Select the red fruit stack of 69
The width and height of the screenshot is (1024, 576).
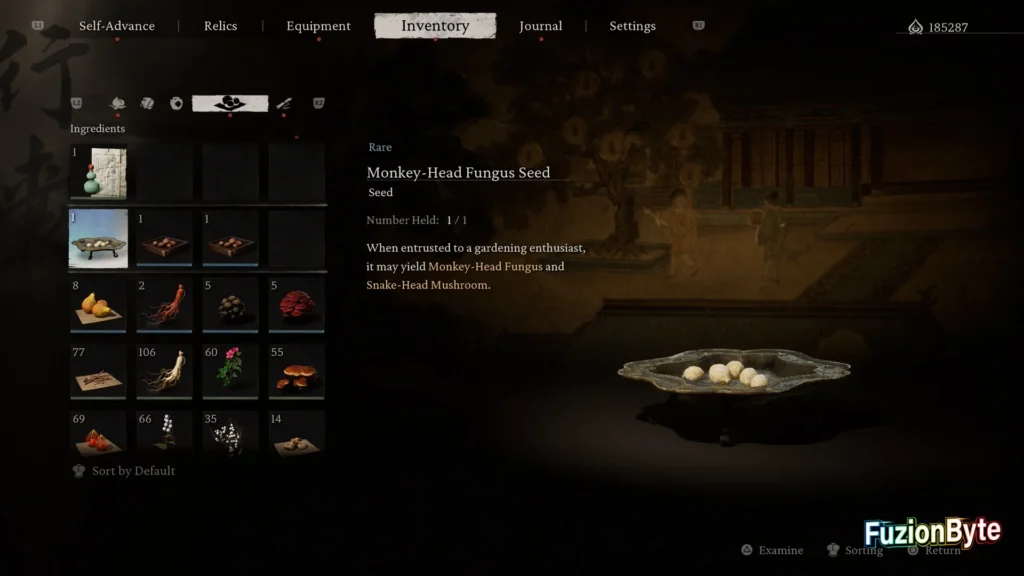[x=98, y=434]
